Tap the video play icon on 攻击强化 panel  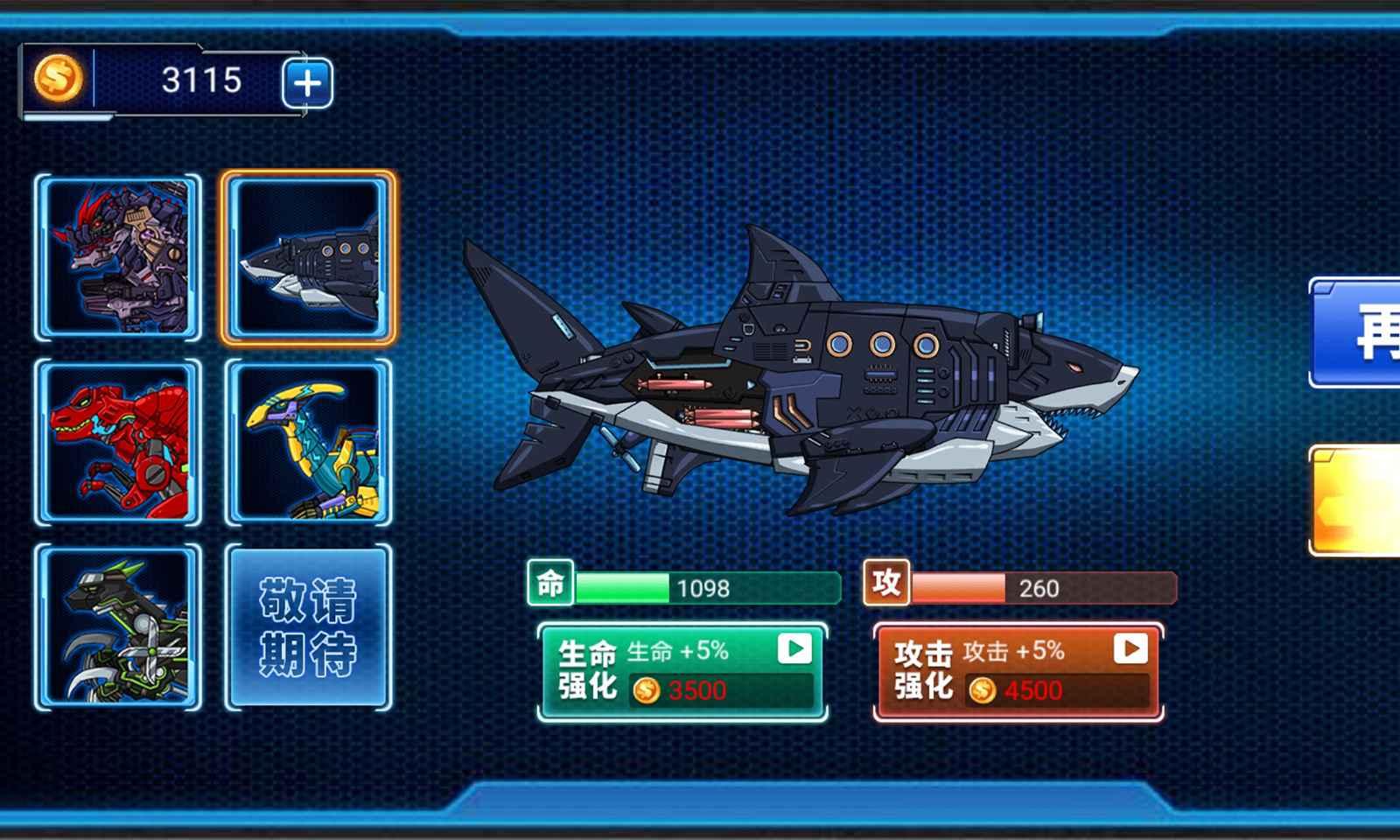point(1133,651)
